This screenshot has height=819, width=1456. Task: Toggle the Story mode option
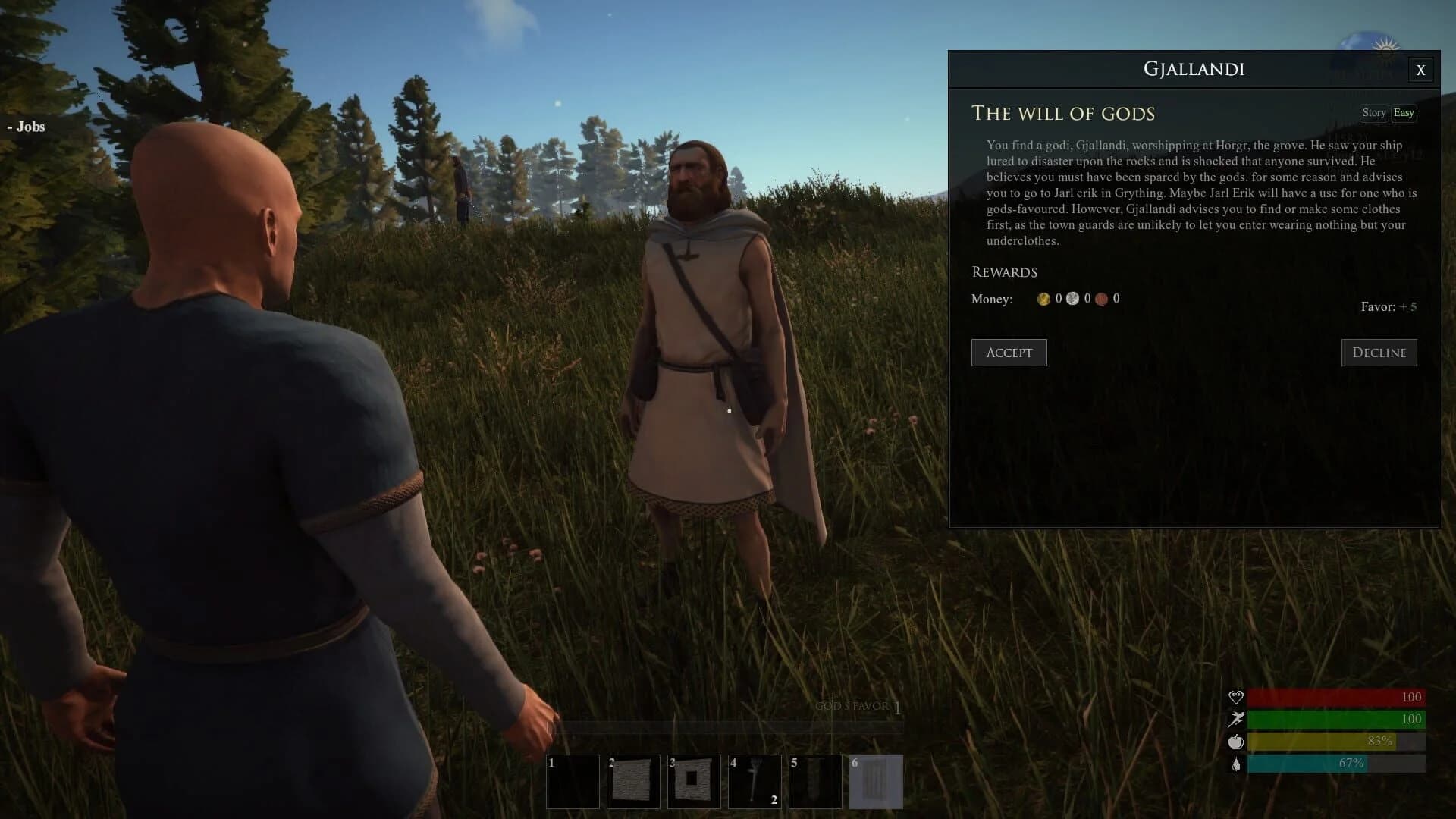1374,113
